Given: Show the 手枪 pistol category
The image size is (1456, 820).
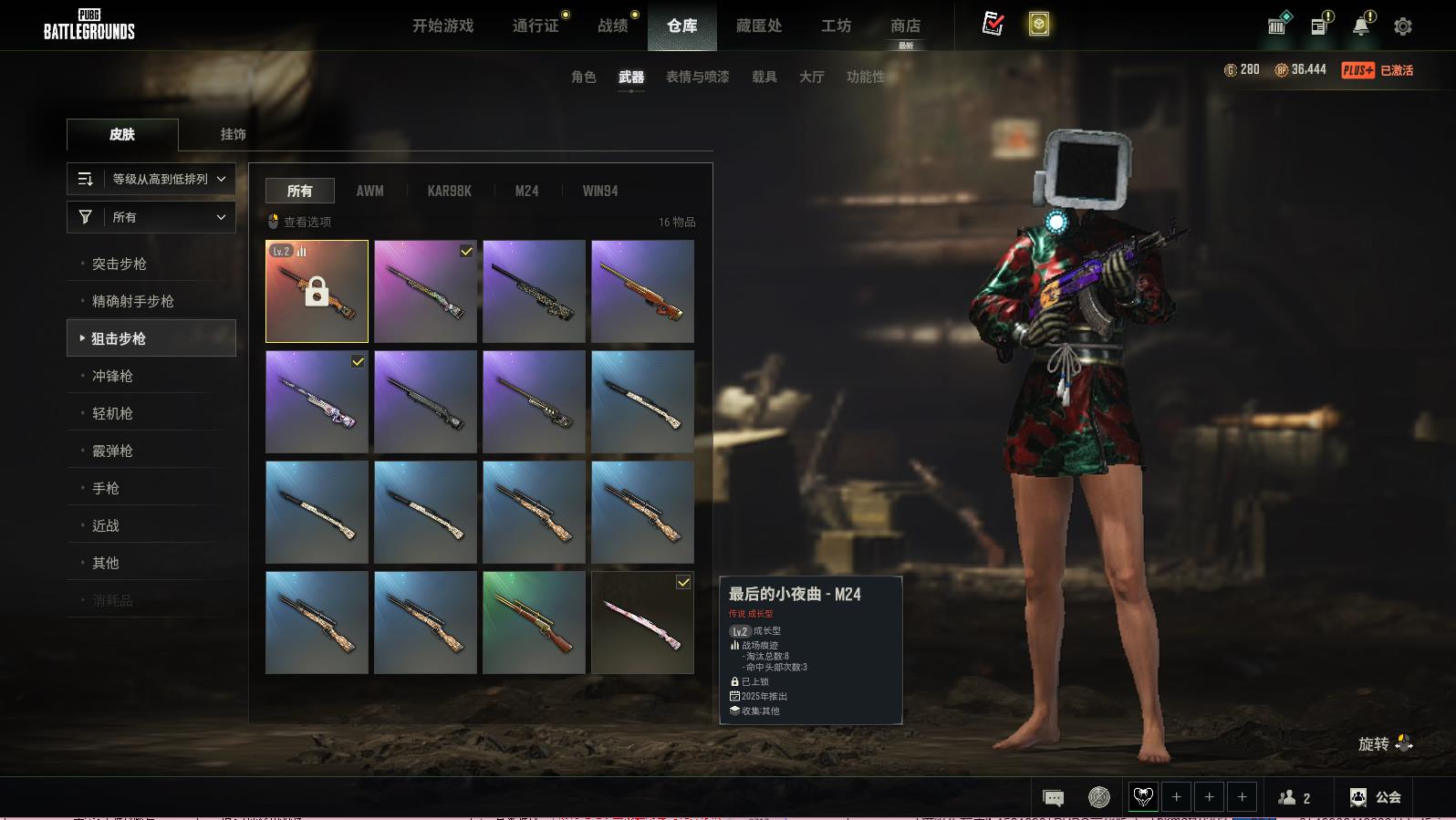Looking at the screenshot, I should coord(106,488).
